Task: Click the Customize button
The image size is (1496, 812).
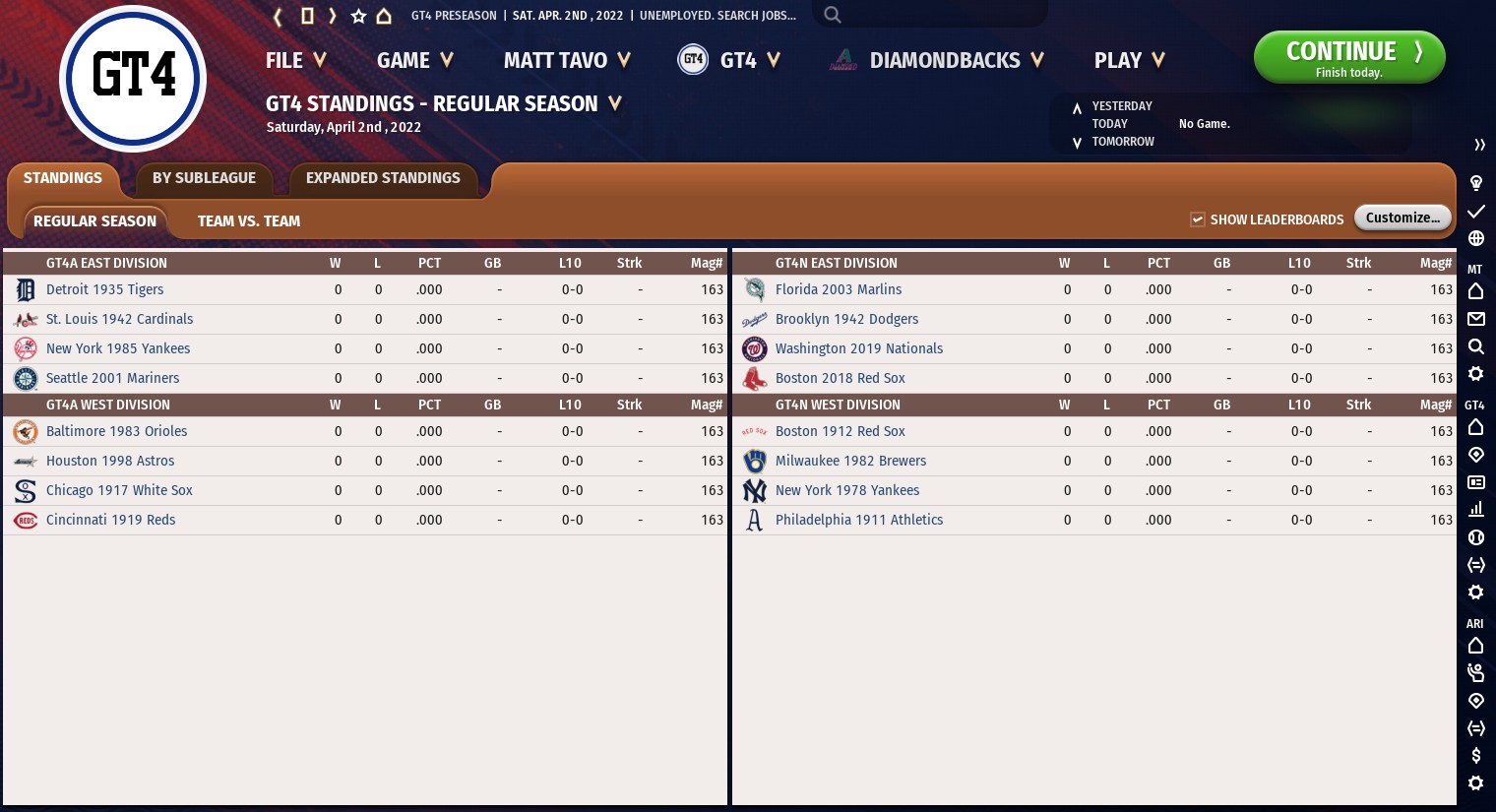Action: (x=1402, y=218)
